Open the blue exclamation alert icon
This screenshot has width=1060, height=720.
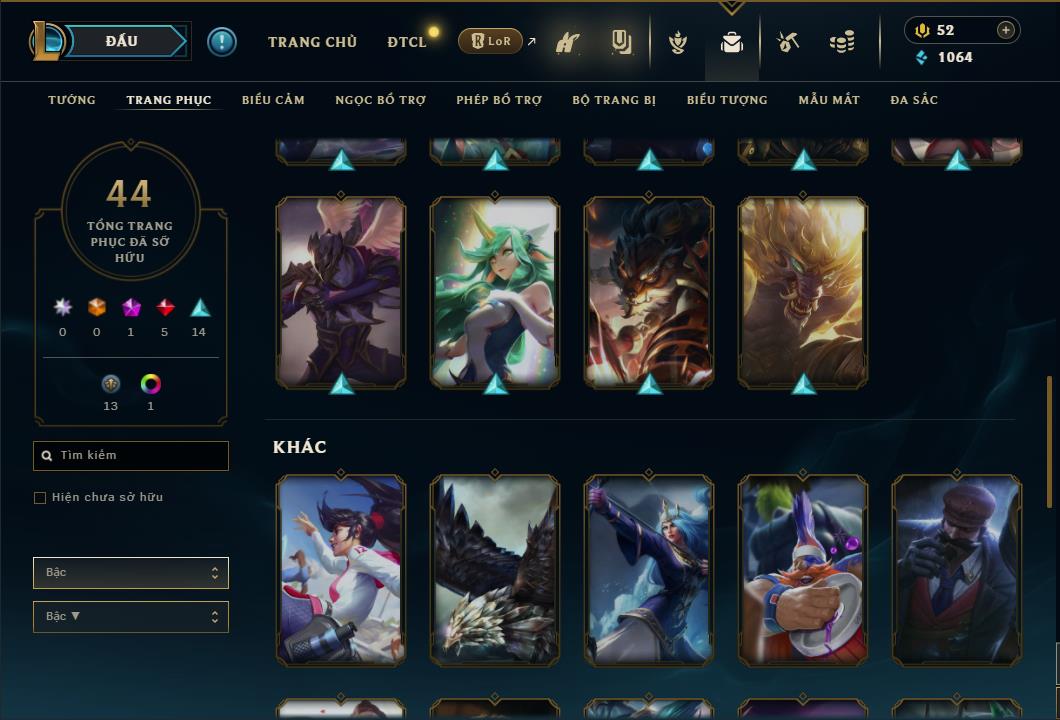[222, 42]
